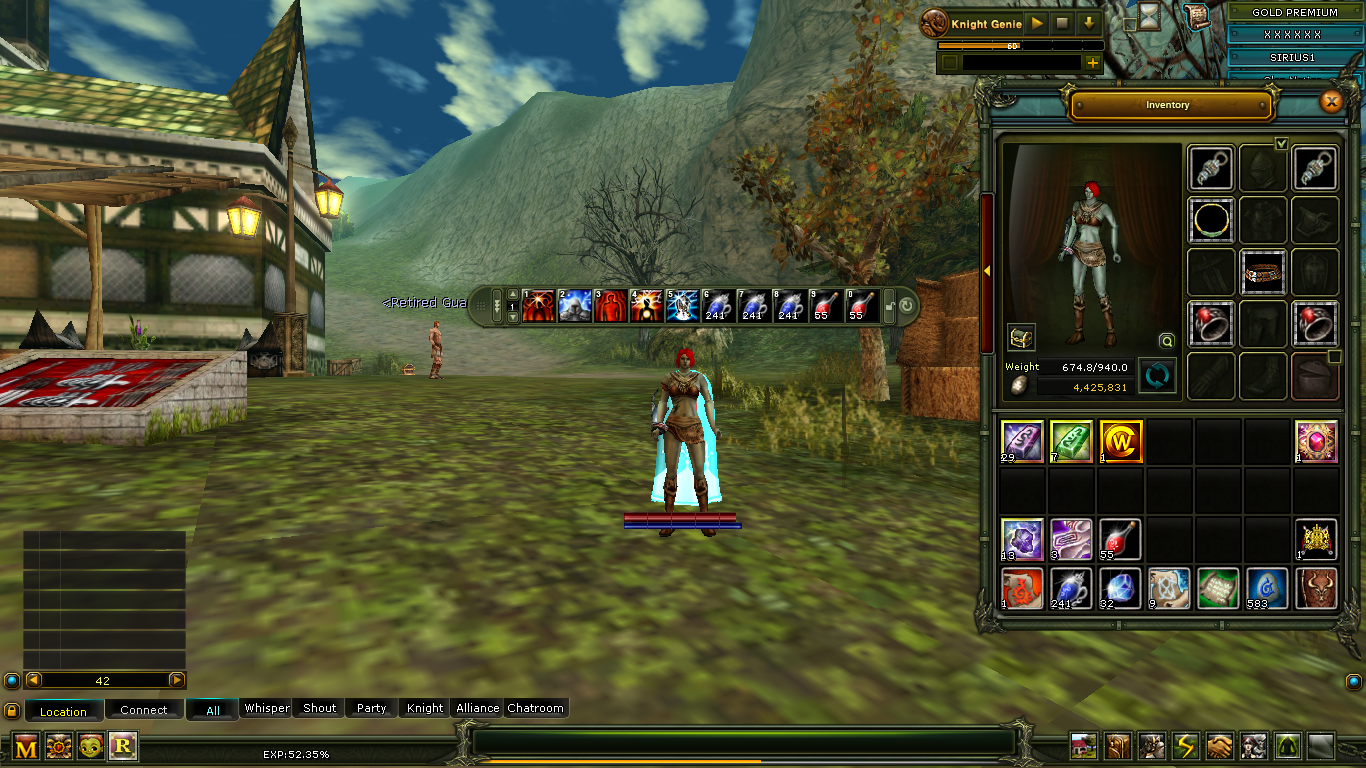Enable the checkbox beside the Knight Genie potion bar
This screenshot has height=768, width=1366.
[x=948, y=62]
